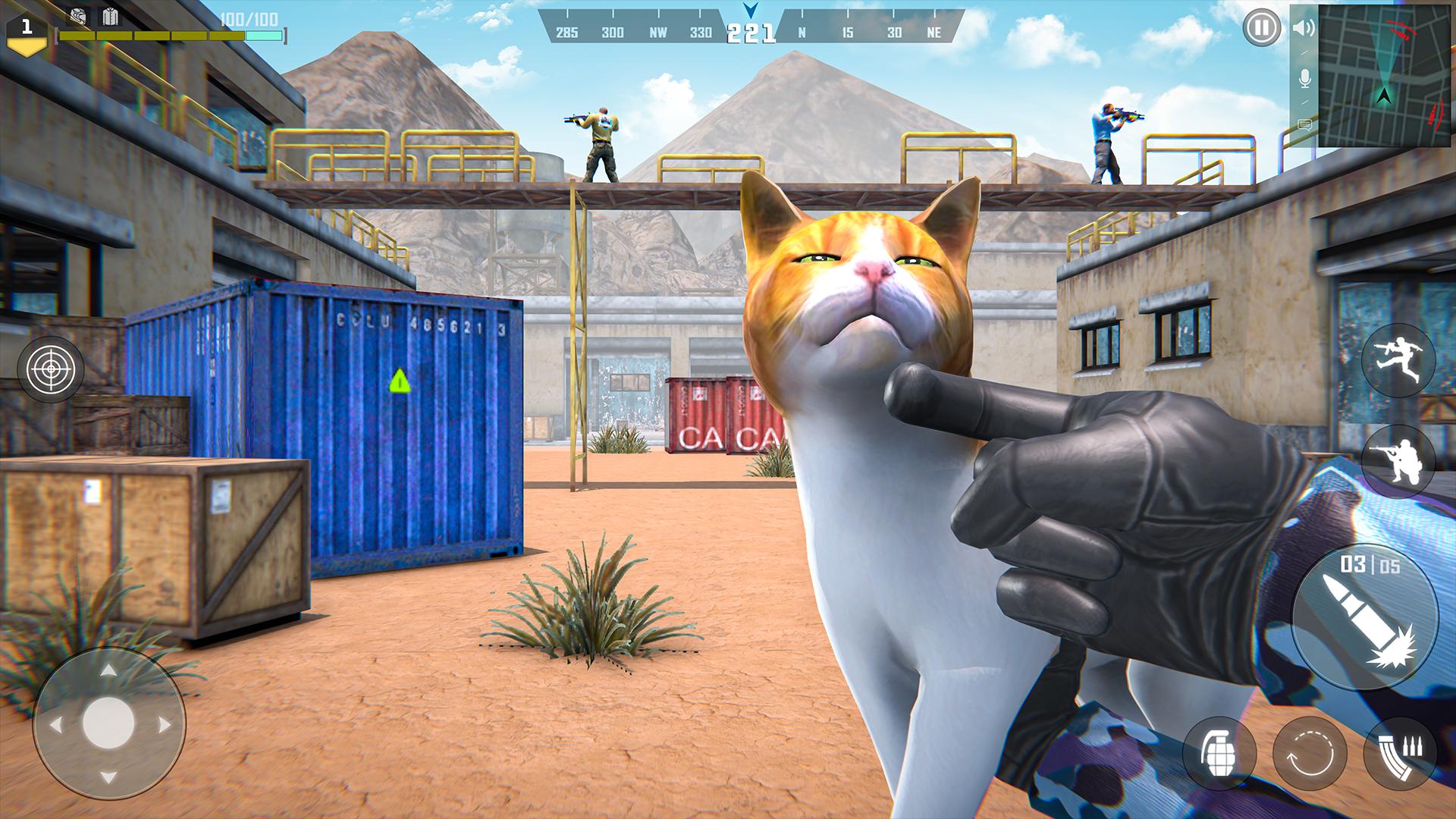The height and width of the screenshot is (819, 1456).
Task: Click the joystick's right arrow
Action: [x=164, y=725]
